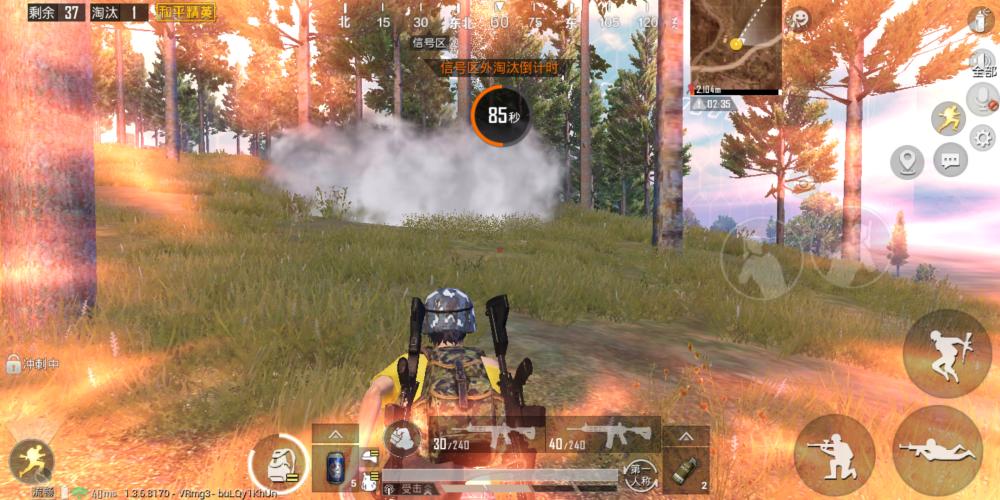
Task: Tap the sprint running man button
Action: click(948, 120)
